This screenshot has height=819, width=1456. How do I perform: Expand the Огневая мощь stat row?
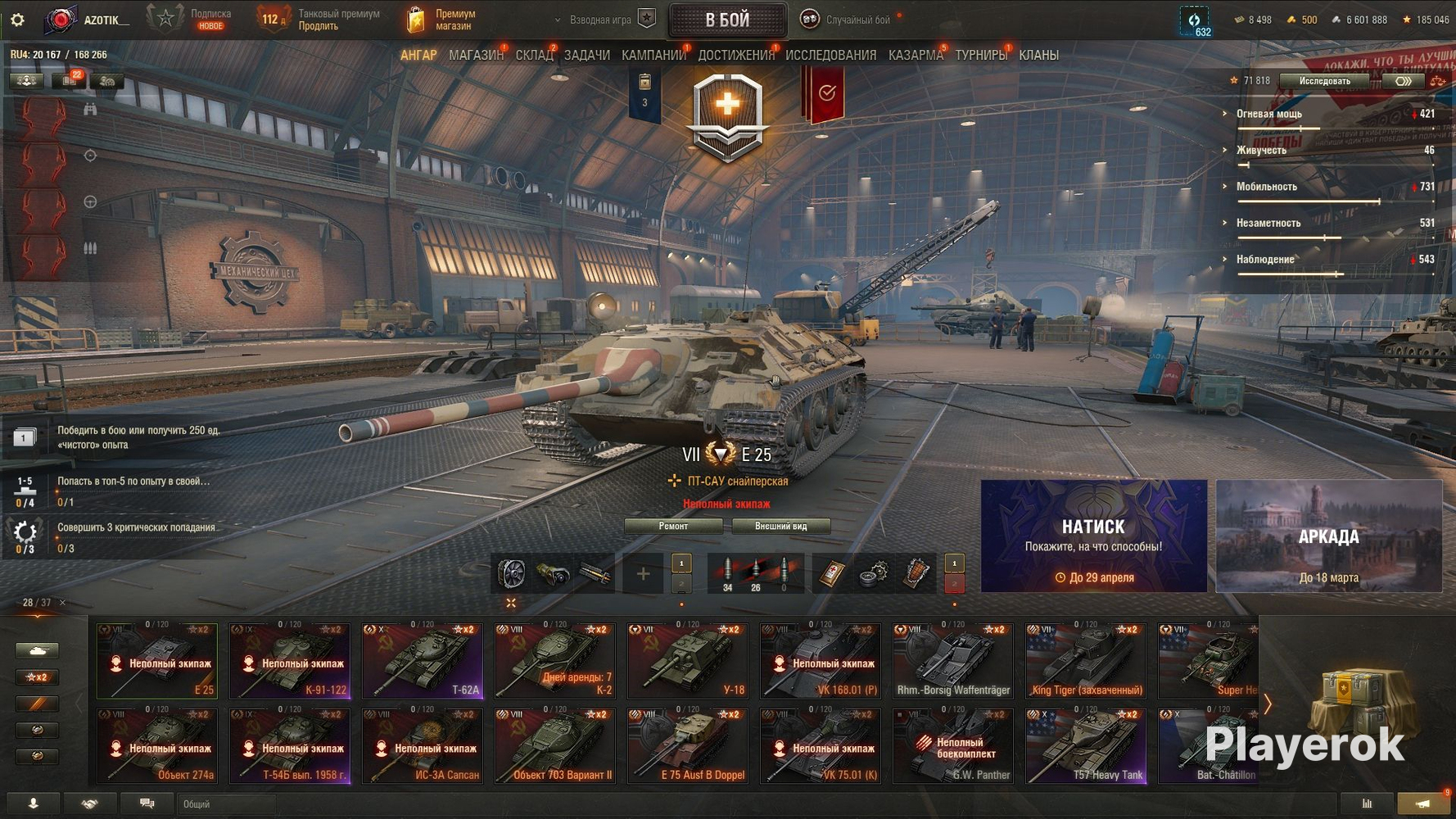point(1268,114)
